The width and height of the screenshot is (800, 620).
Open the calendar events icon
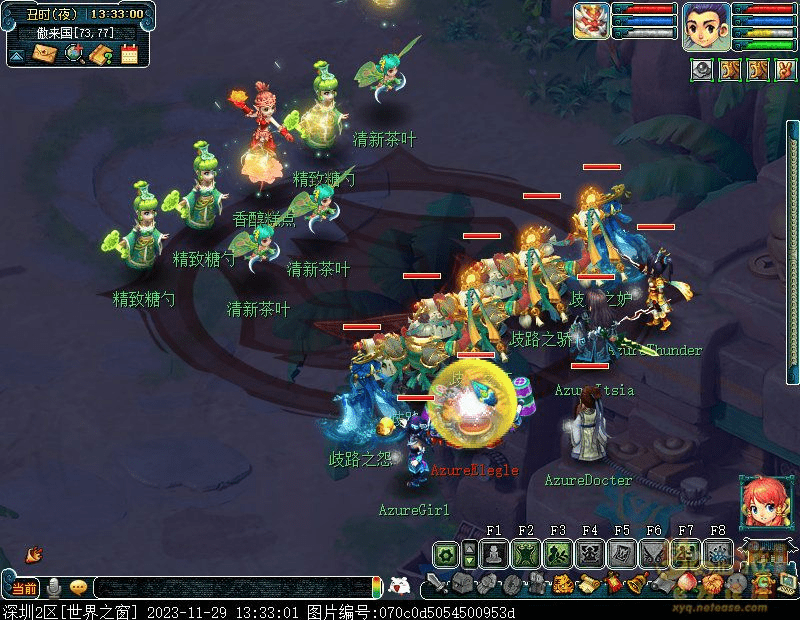129,54
